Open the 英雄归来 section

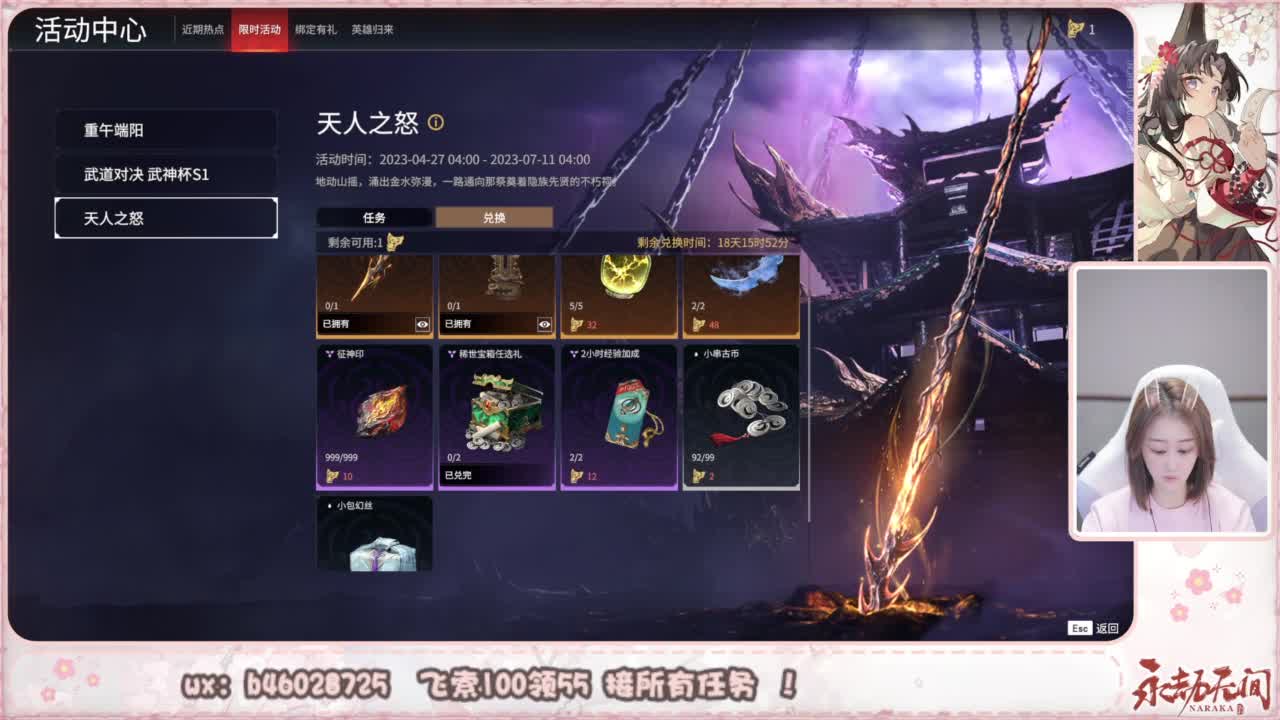point(370,30)
